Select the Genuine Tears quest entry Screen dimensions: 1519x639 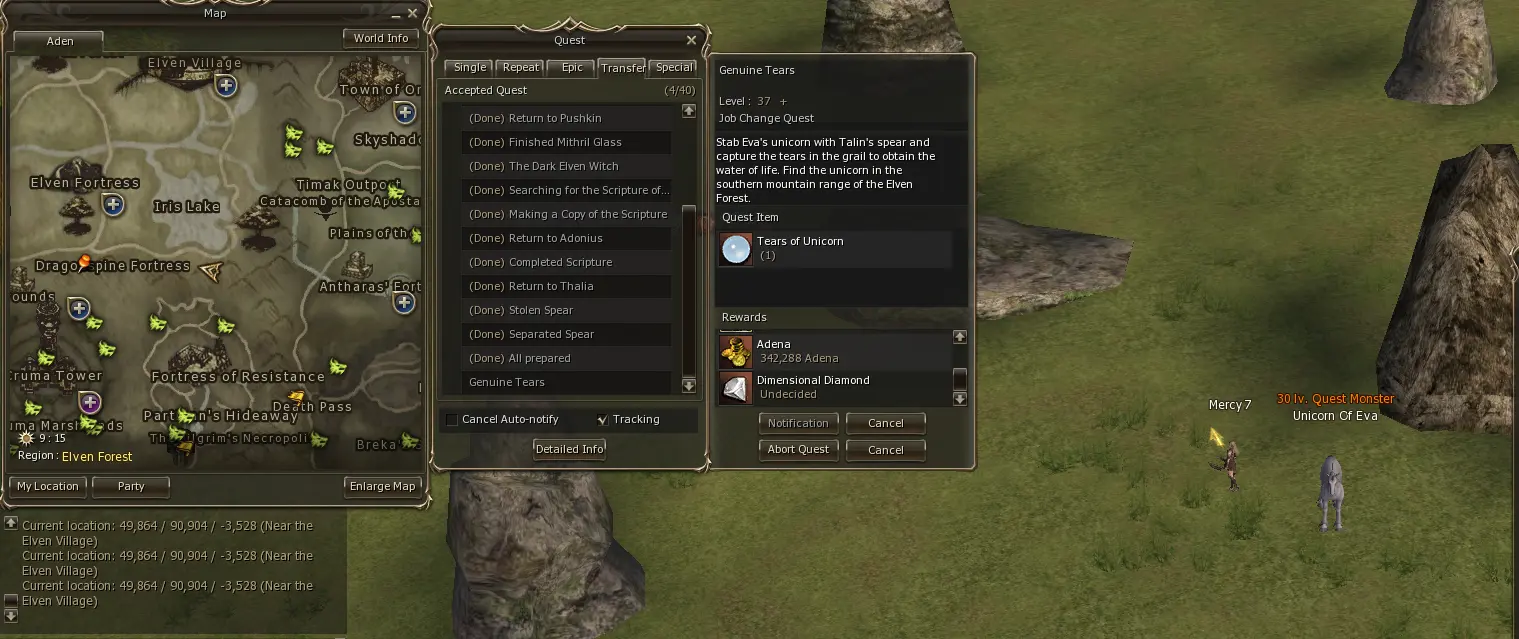[x=507, y=382]
